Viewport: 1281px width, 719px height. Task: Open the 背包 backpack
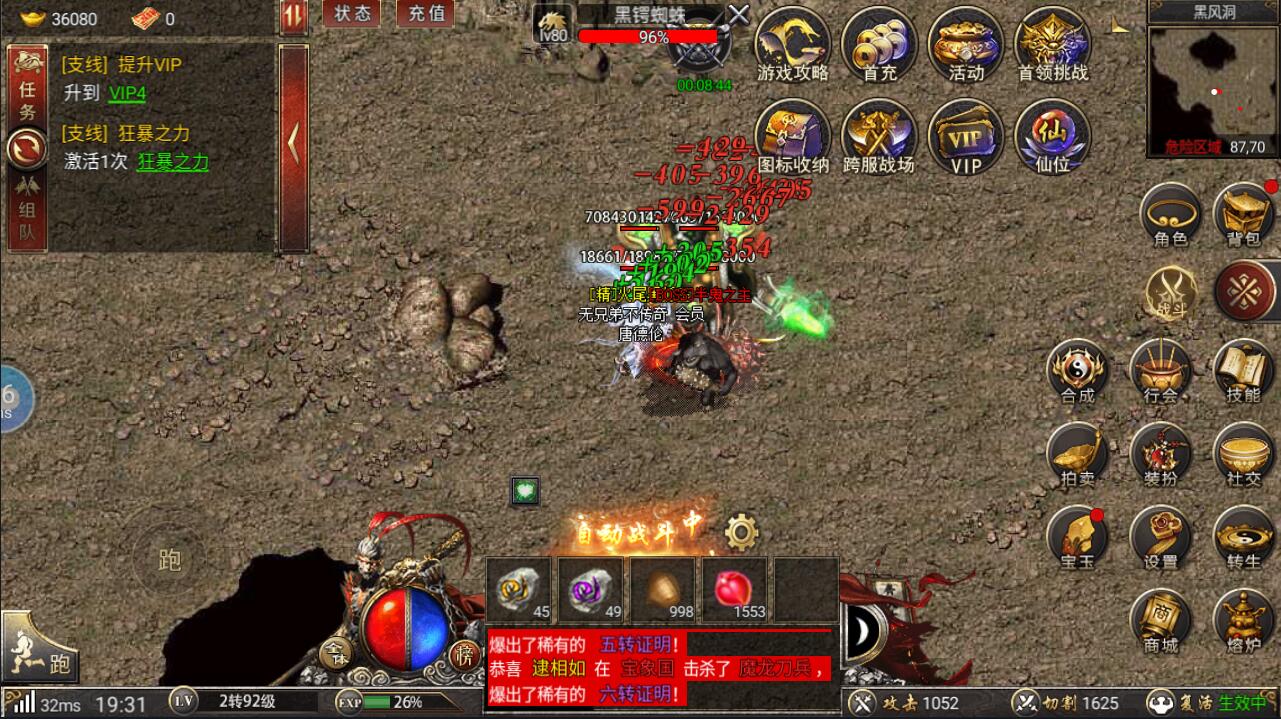tap(1243, 215)
